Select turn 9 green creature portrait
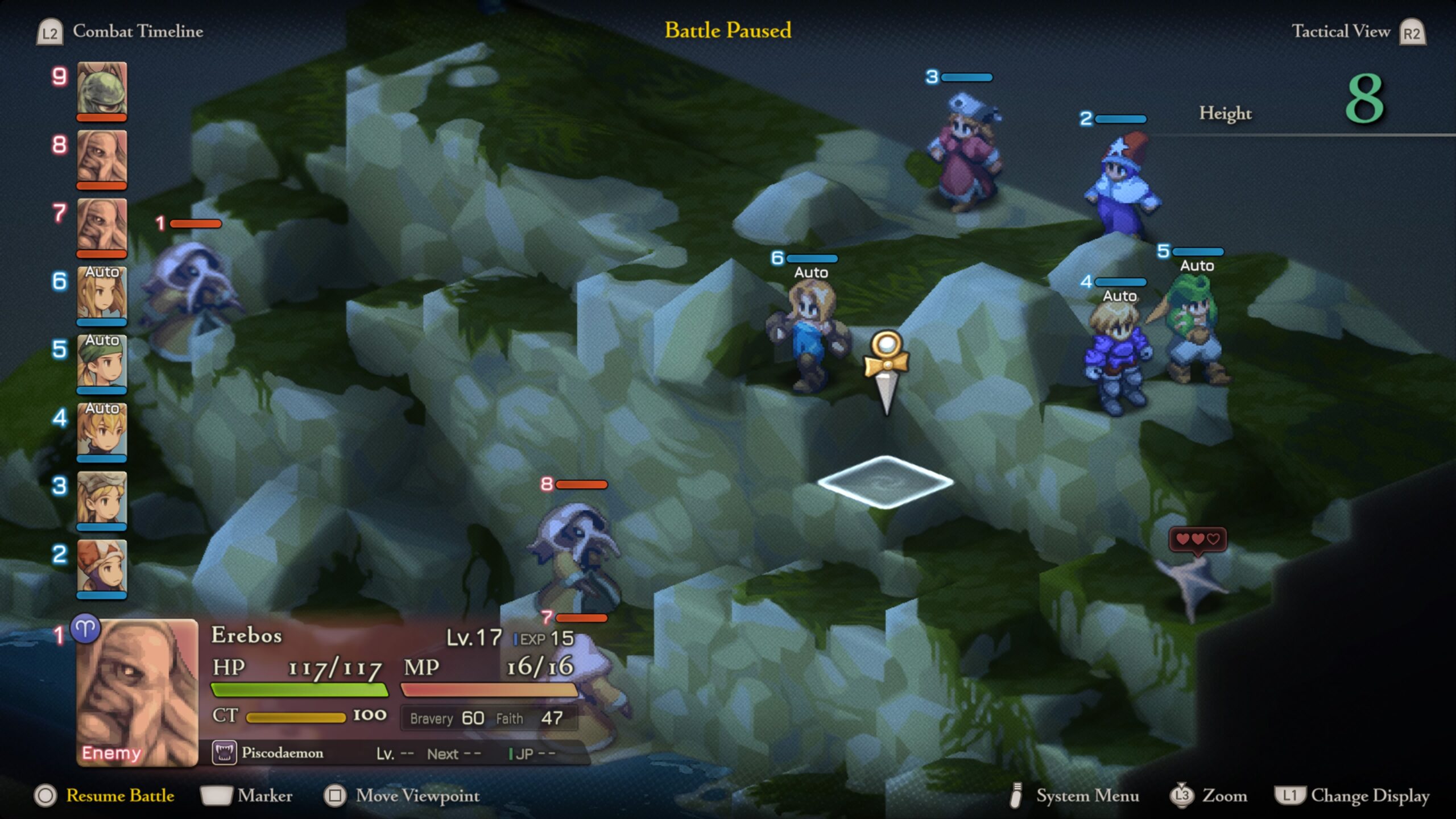 pos(102,89)
